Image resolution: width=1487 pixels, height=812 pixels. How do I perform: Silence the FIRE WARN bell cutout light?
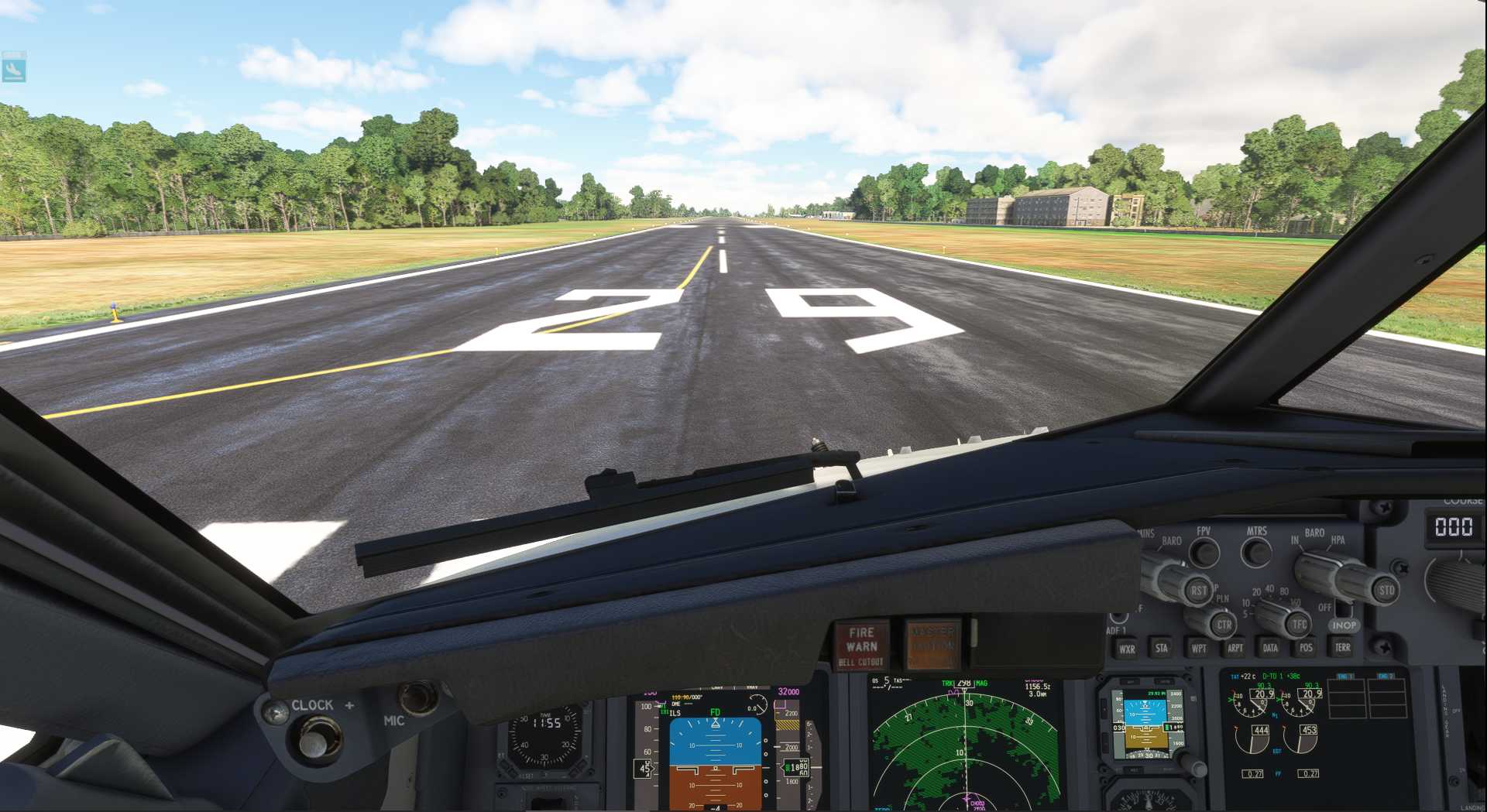pyautogui.click(x=860, y=646)
